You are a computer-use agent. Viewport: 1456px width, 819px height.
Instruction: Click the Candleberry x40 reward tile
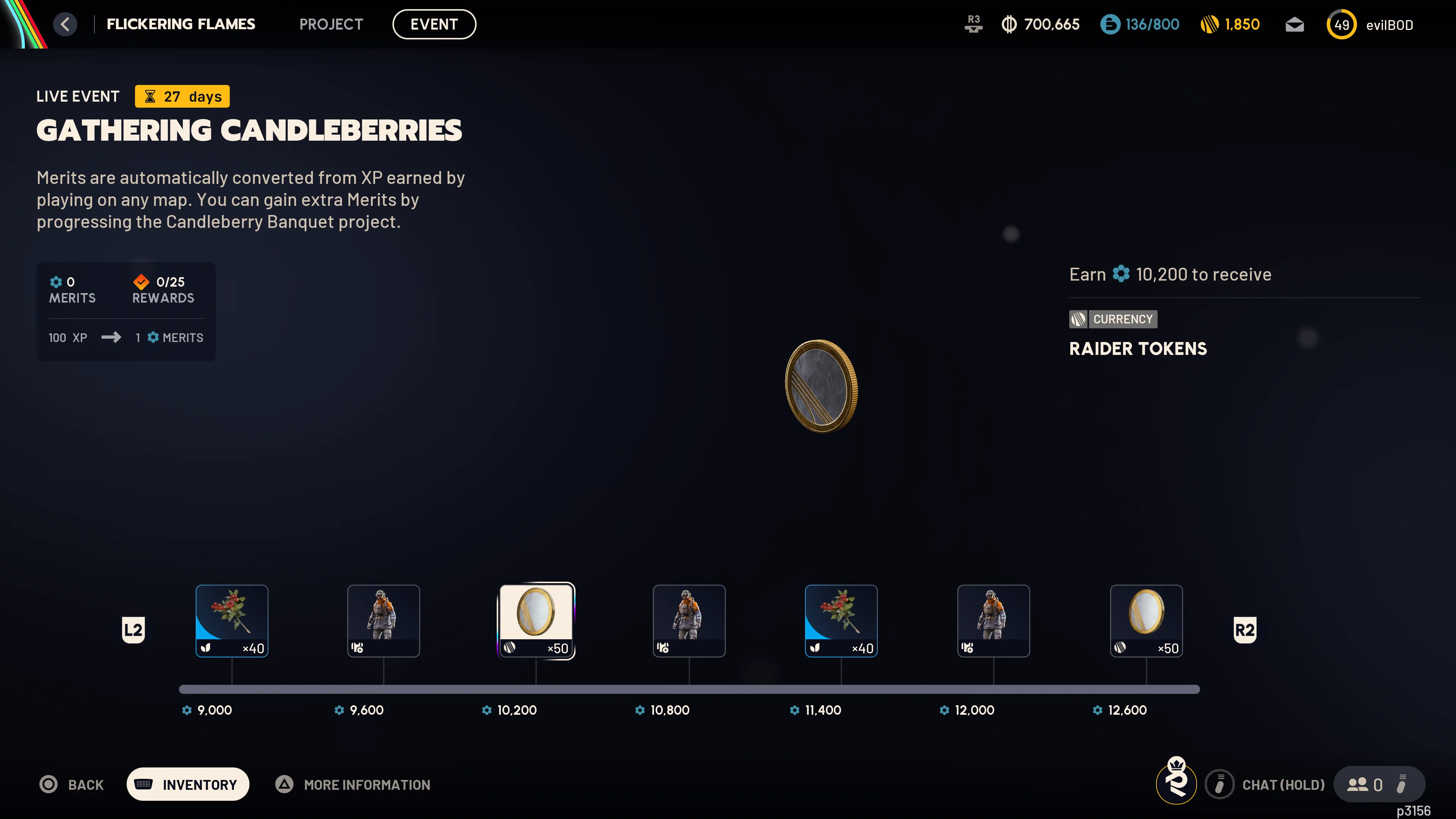[x=231, y=620]
